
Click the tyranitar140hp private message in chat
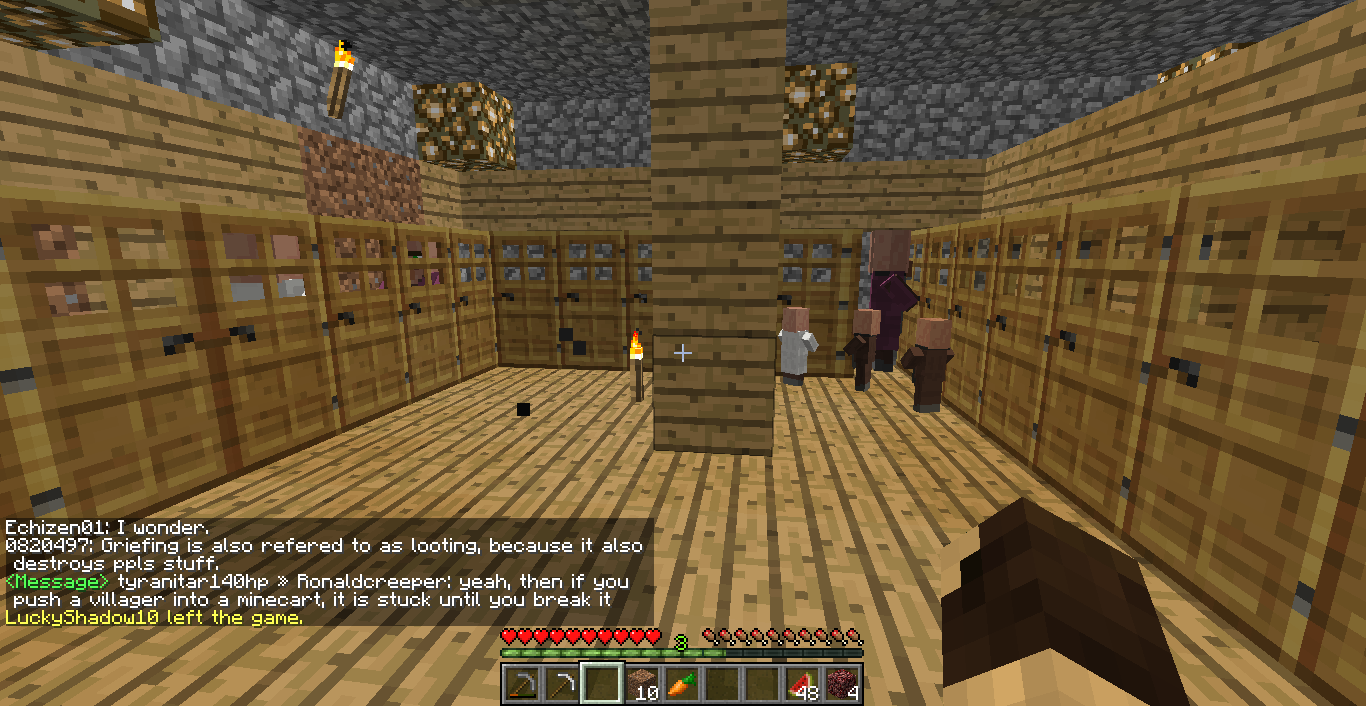pos(318,590)
